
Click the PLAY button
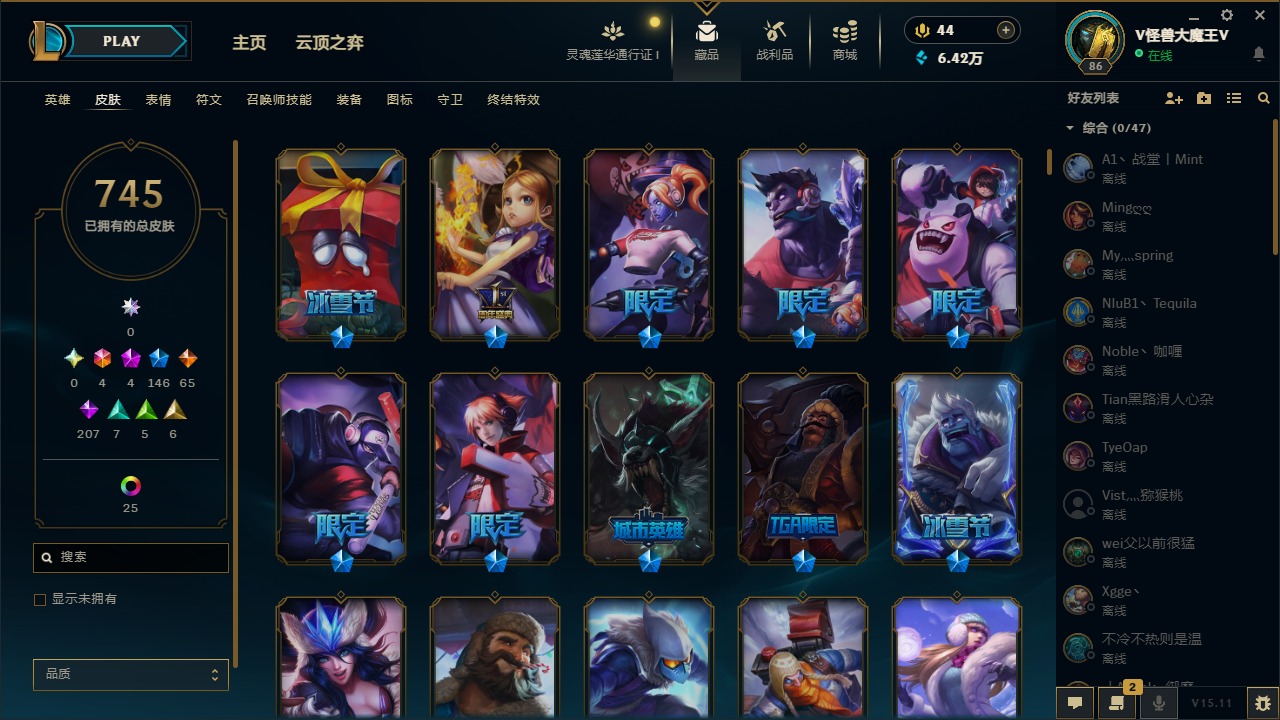click(120, 41)
